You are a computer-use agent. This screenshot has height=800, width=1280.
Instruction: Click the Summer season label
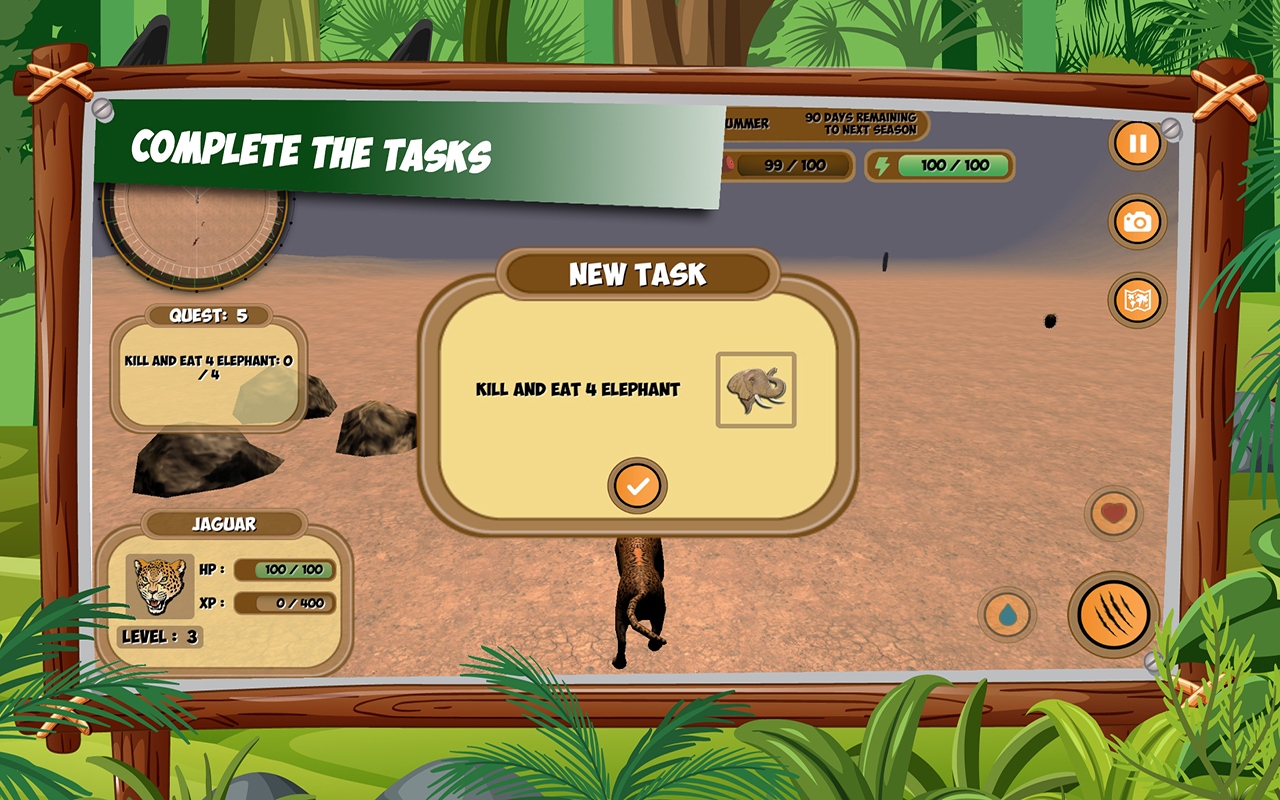coord(747,125)
